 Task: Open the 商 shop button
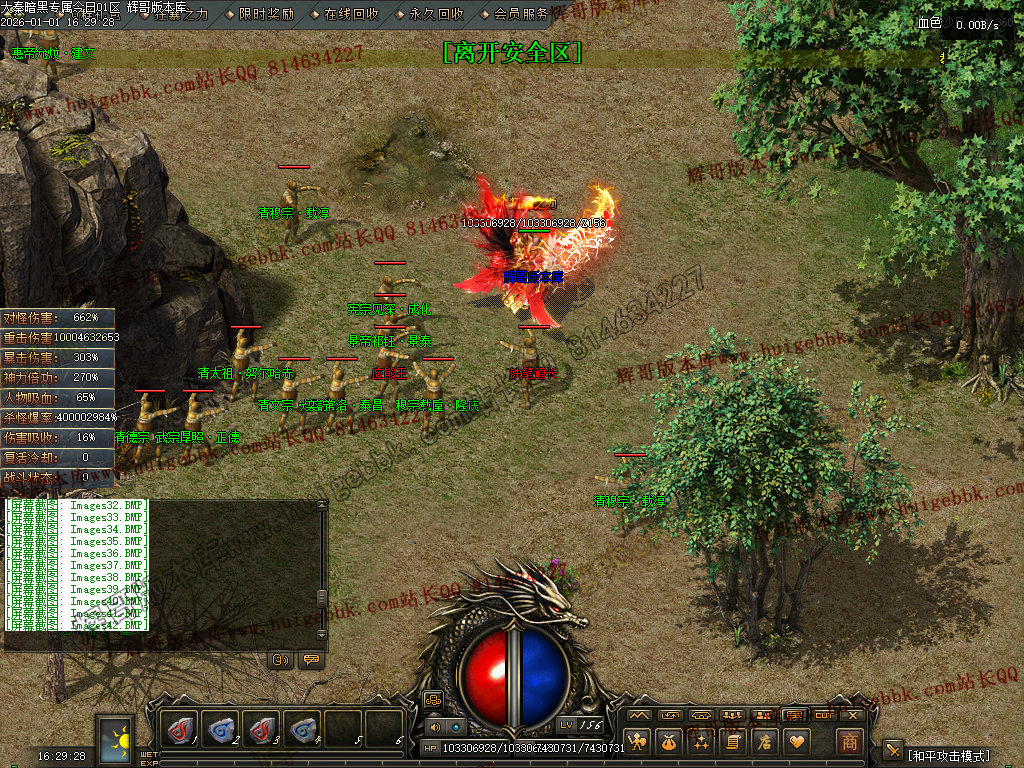coord(849,742)
